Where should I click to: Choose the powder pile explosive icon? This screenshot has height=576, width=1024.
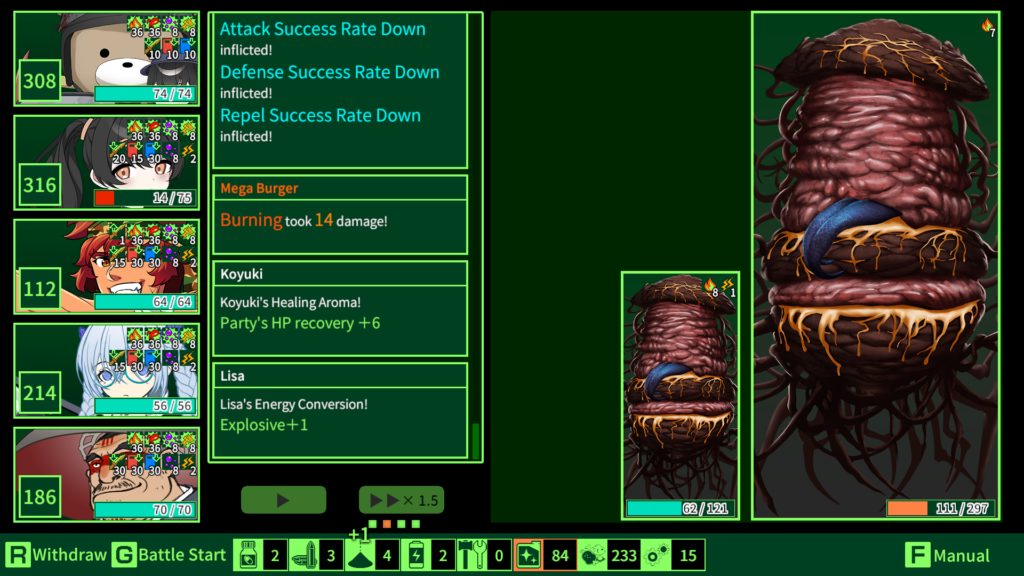pyautogui.click(x=360, y=555)
